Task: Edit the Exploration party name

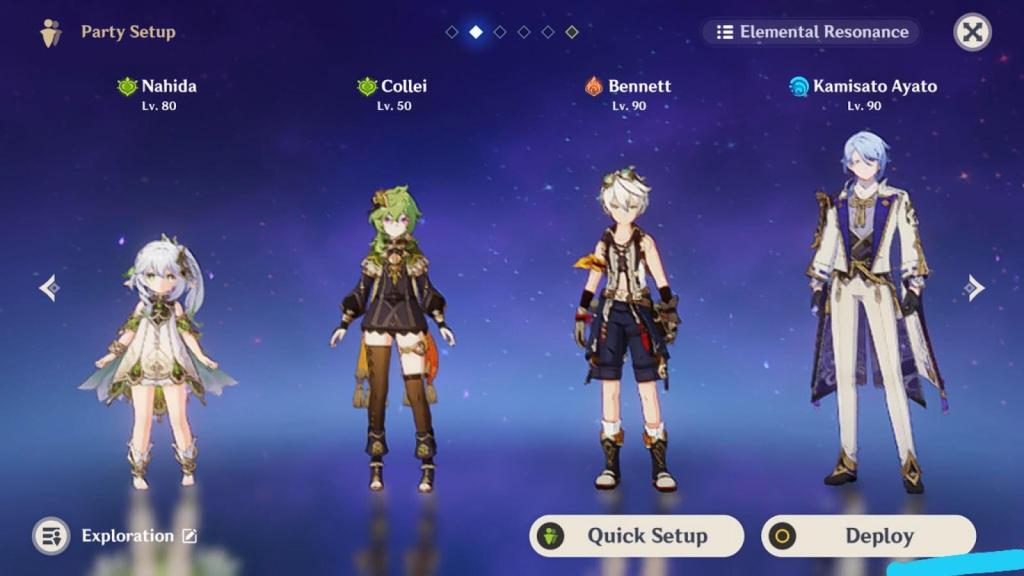Action: click(x=189, y=536)
